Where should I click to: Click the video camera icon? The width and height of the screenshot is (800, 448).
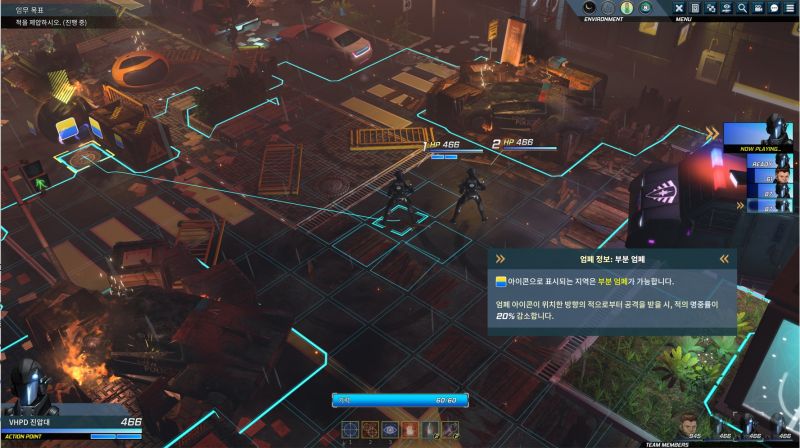coord(758,8)
